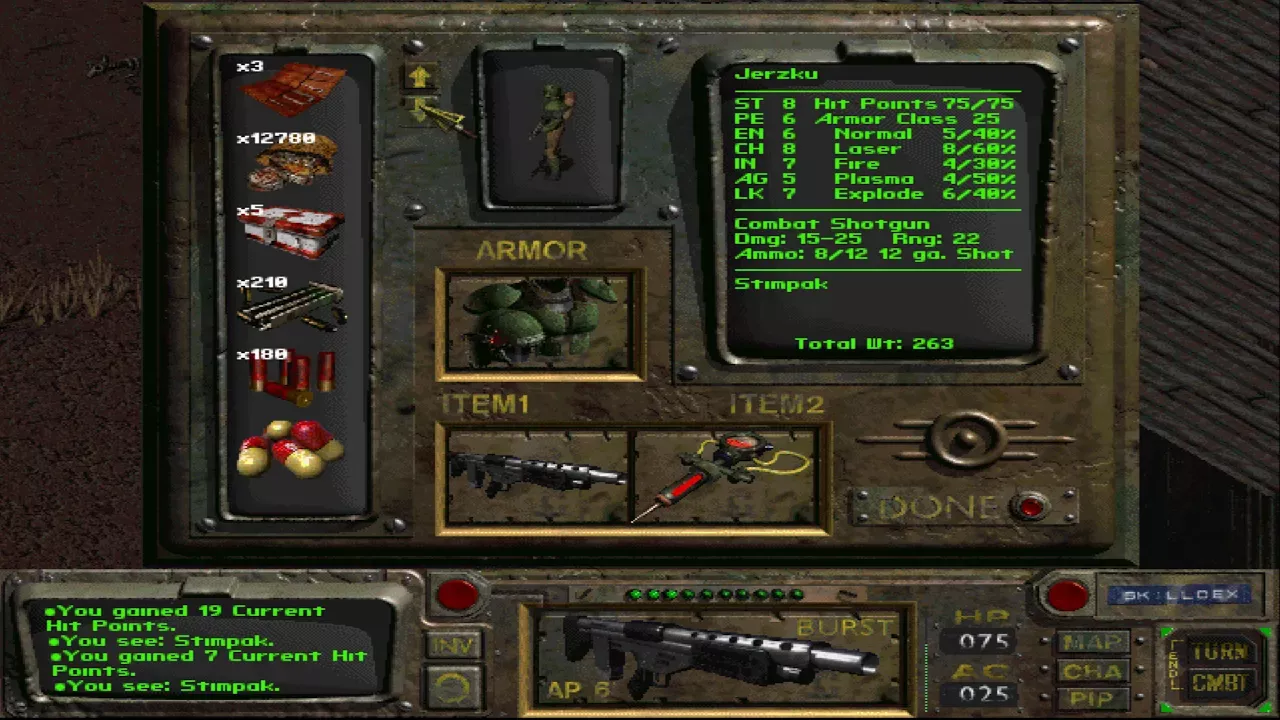The height and width of the screenshot is (720, 1280).
Task: Select the equipped combat armor slot
Action: [x=540, y=323]
